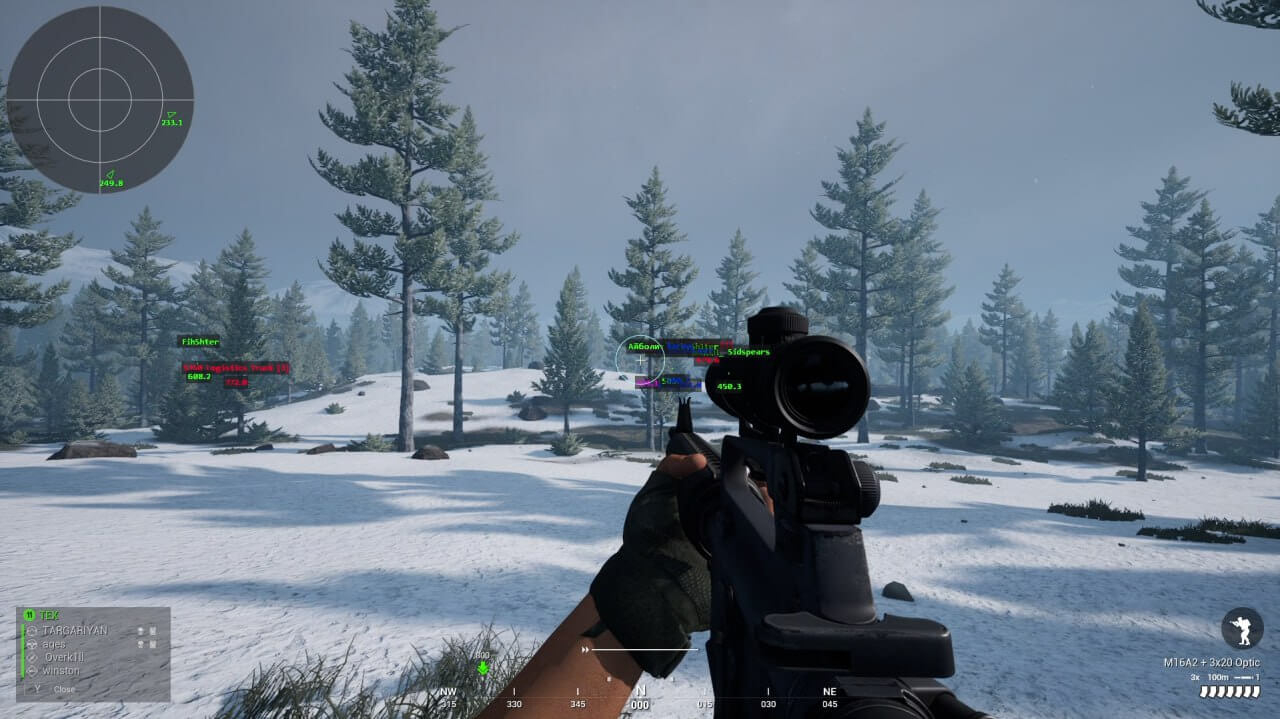The height and width of the screenshot is (719, 1280).
Task: Select squad member winston
Action: tap(62, 670)
